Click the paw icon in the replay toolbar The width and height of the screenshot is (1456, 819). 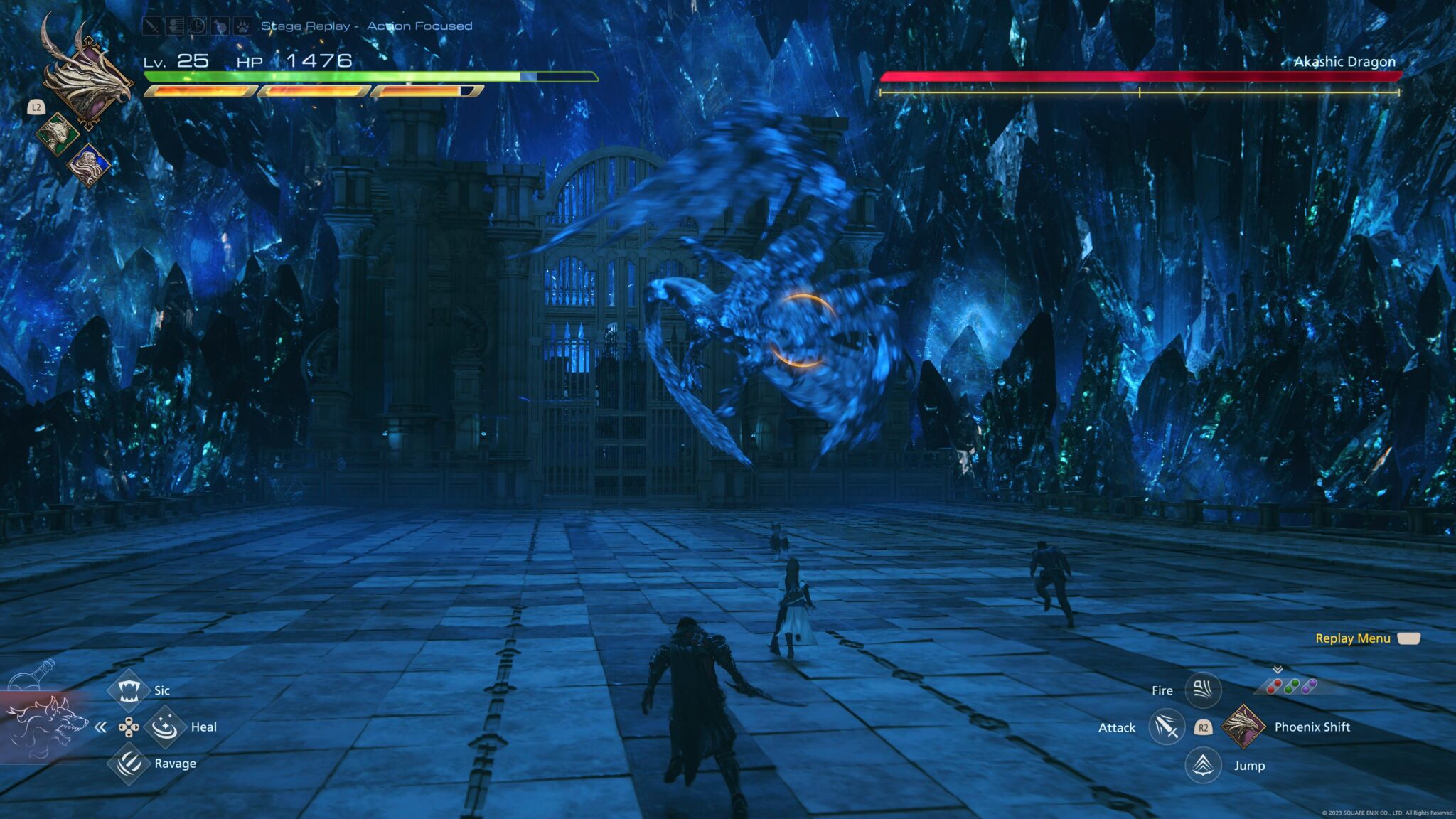(x=242, y=27)
